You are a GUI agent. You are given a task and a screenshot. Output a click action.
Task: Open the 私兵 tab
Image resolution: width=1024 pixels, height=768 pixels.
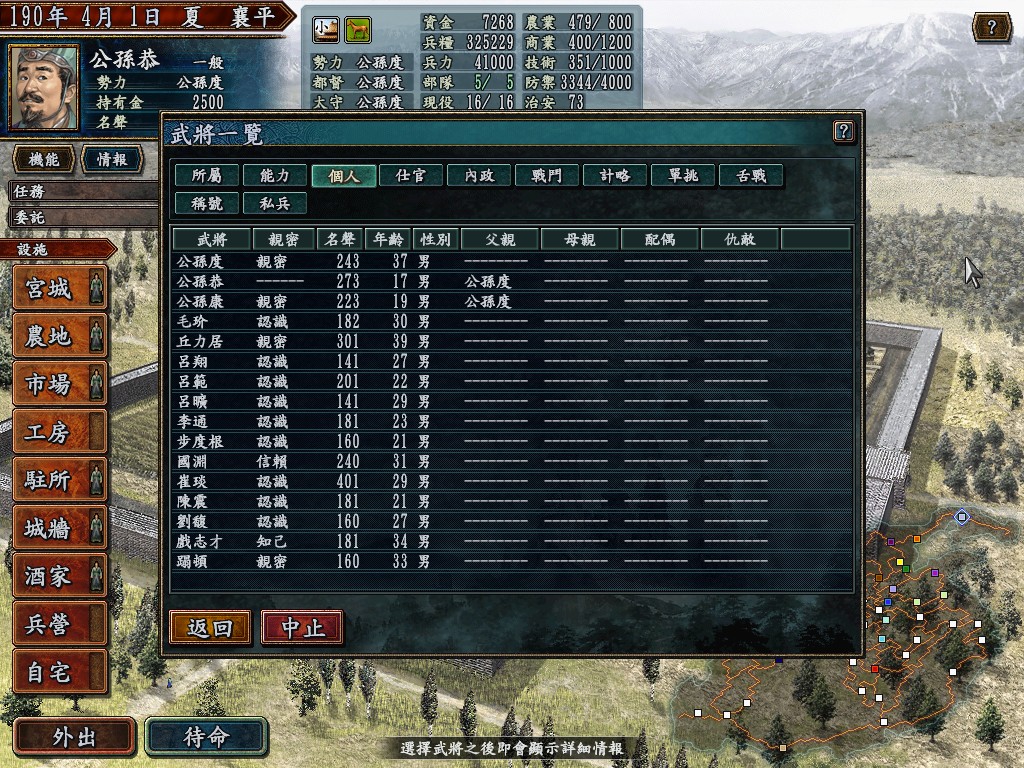(275, 203)
